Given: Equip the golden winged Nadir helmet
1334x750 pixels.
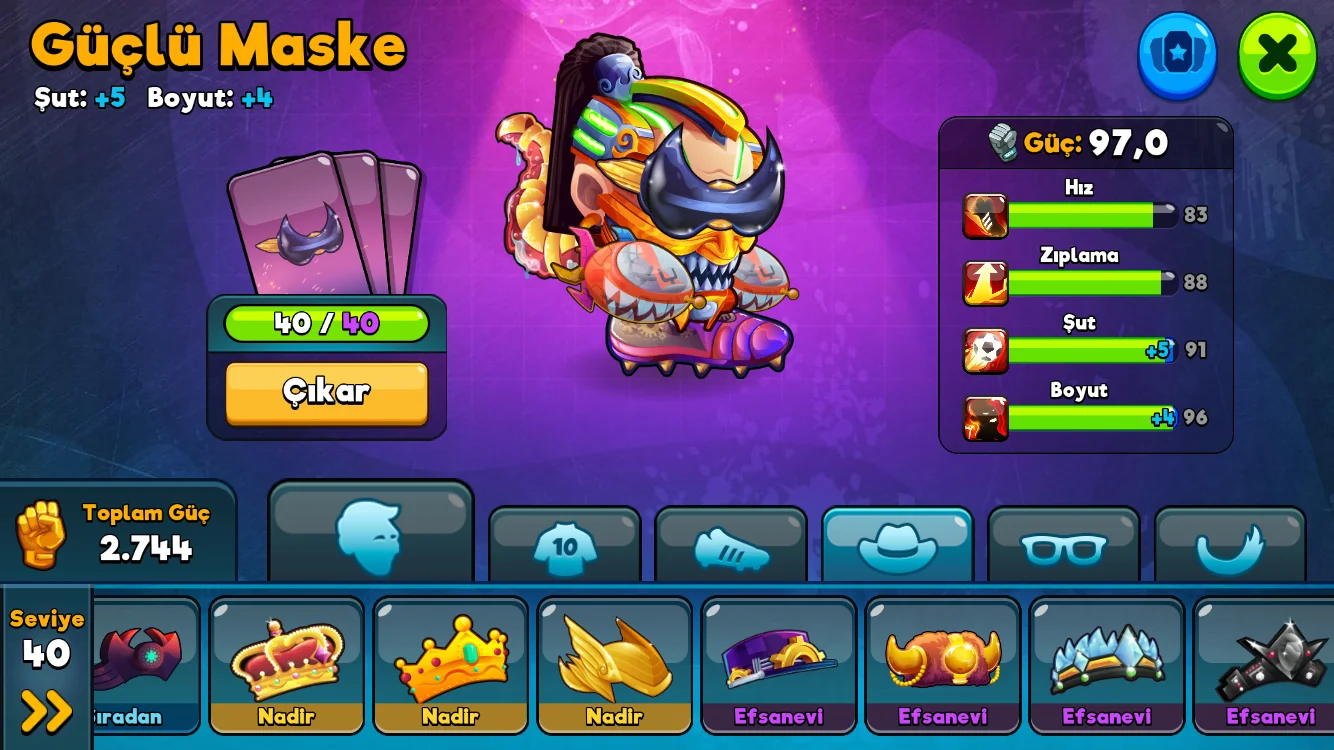Looking at the screenshot, I should point(614,664).
